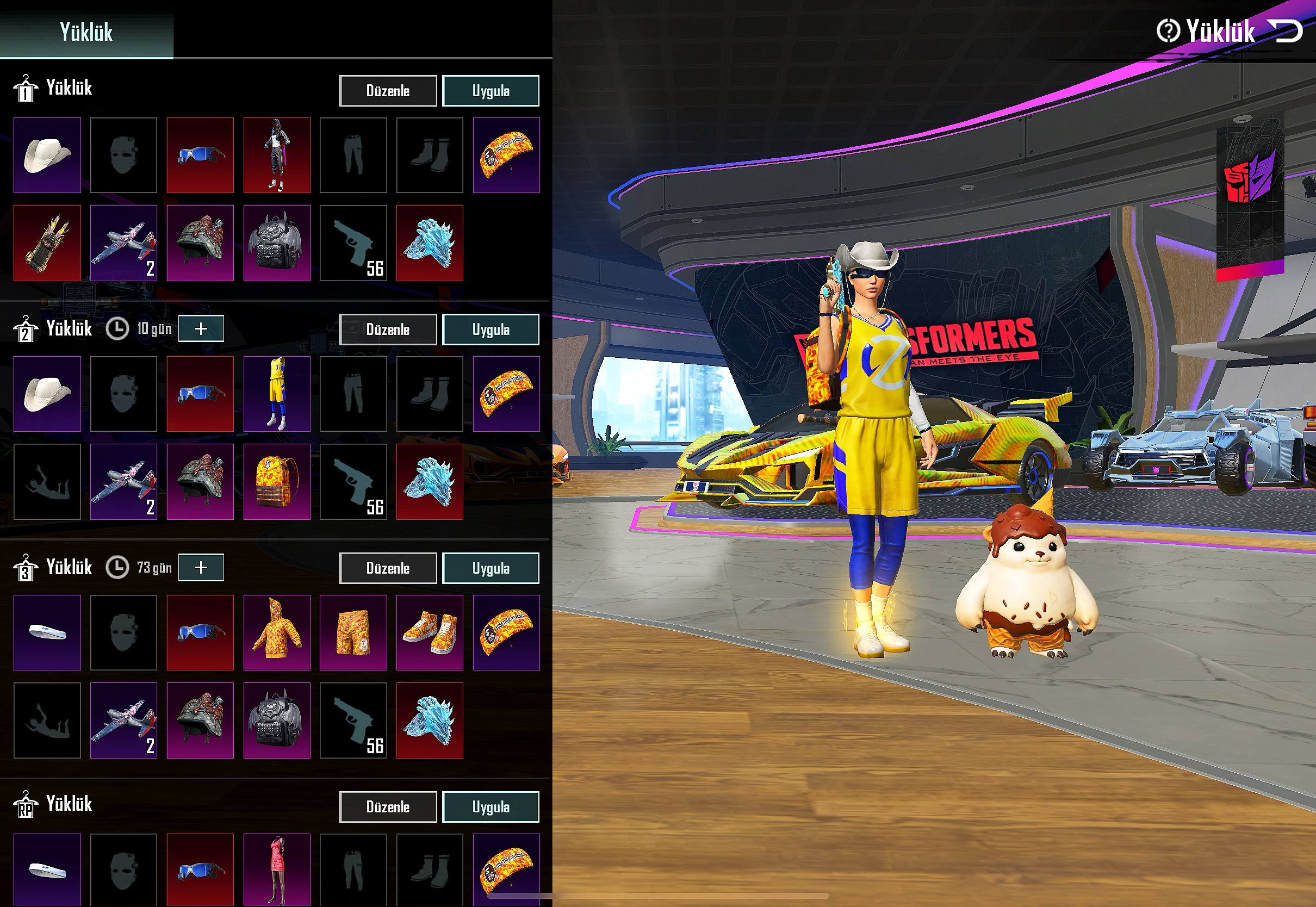Screen dimensions: 1316x907
Task: Pick the plane finish marked 2 in outfit 2
Action: [x=124, y=482]
